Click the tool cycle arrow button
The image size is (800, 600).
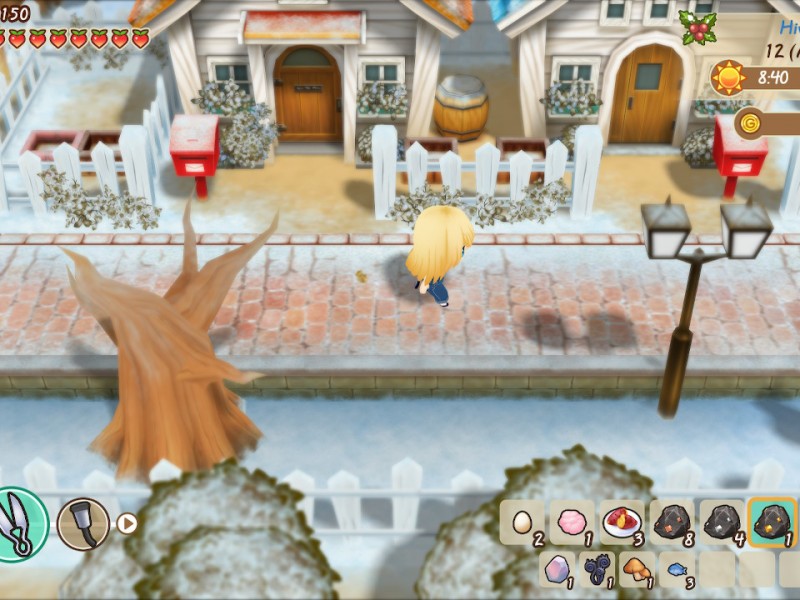(127, 523)
